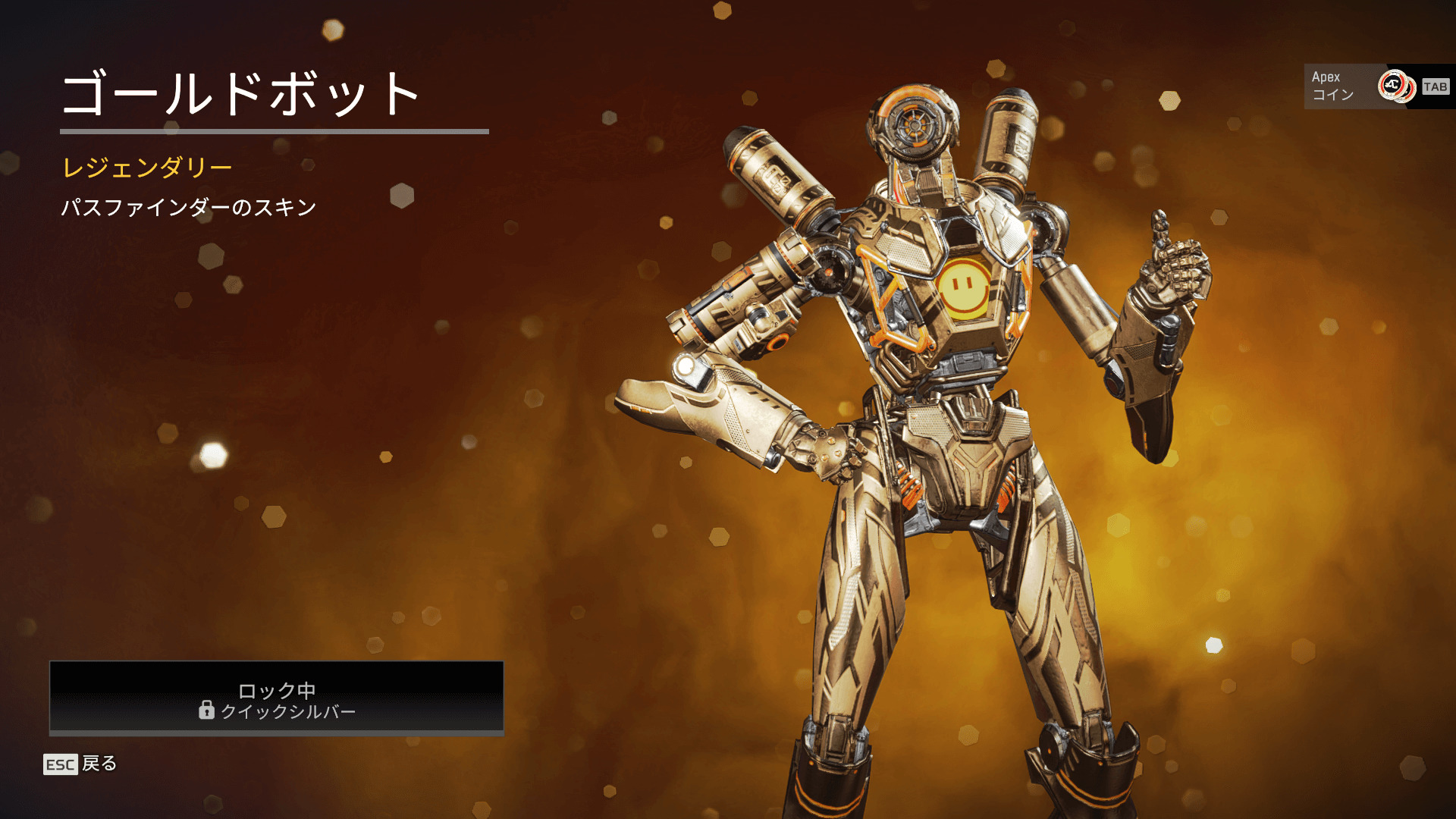Click the locked ロック中 クイックシルバー button
This screenshot has height=819, width=1456.
pyautogui.click(x=277, y=698)
